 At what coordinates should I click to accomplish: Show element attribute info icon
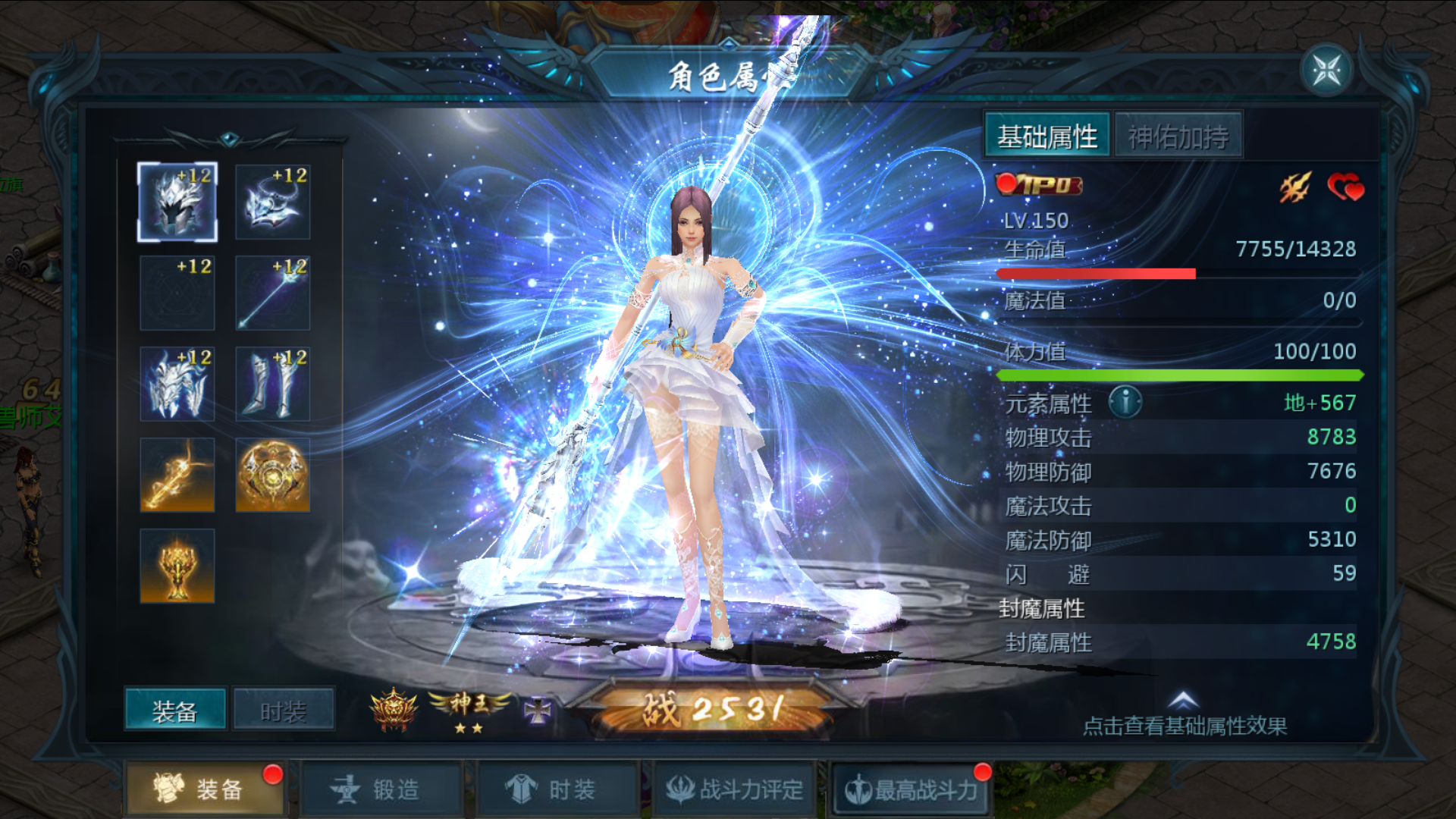(x=1125, y=401)
